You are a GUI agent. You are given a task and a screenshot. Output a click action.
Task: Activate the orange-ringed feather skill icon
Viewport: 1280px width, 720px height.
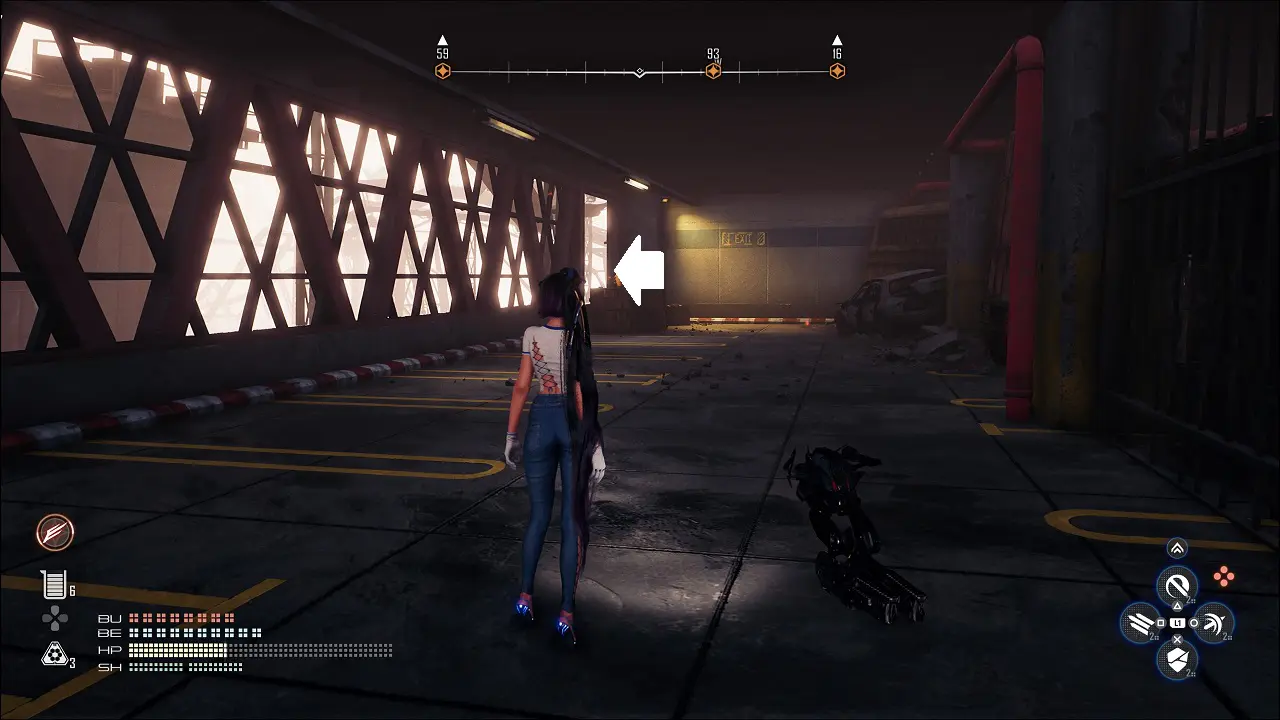coord(56,533)
